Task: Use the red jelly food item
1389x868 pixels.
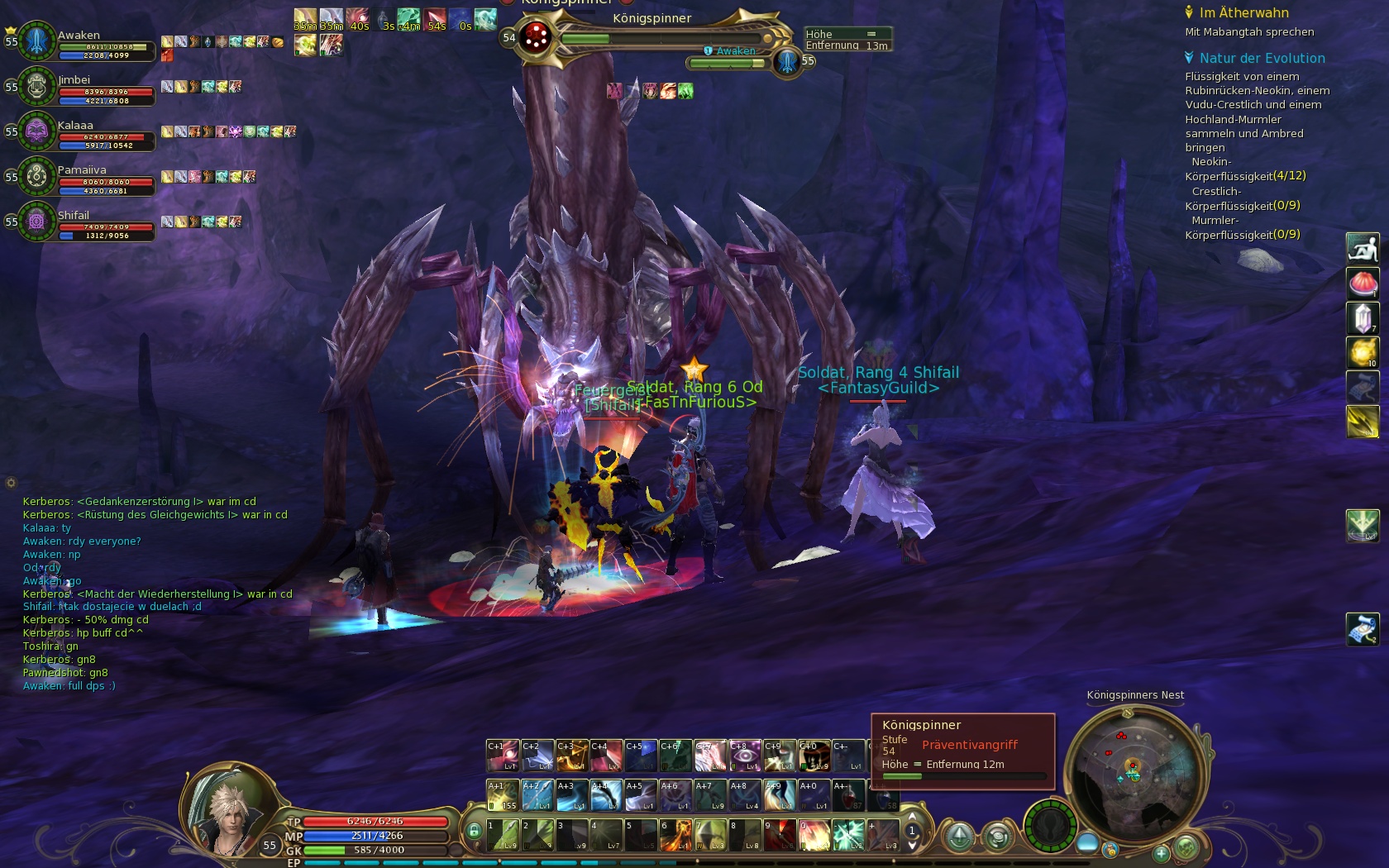Action: coord(1363,284)
